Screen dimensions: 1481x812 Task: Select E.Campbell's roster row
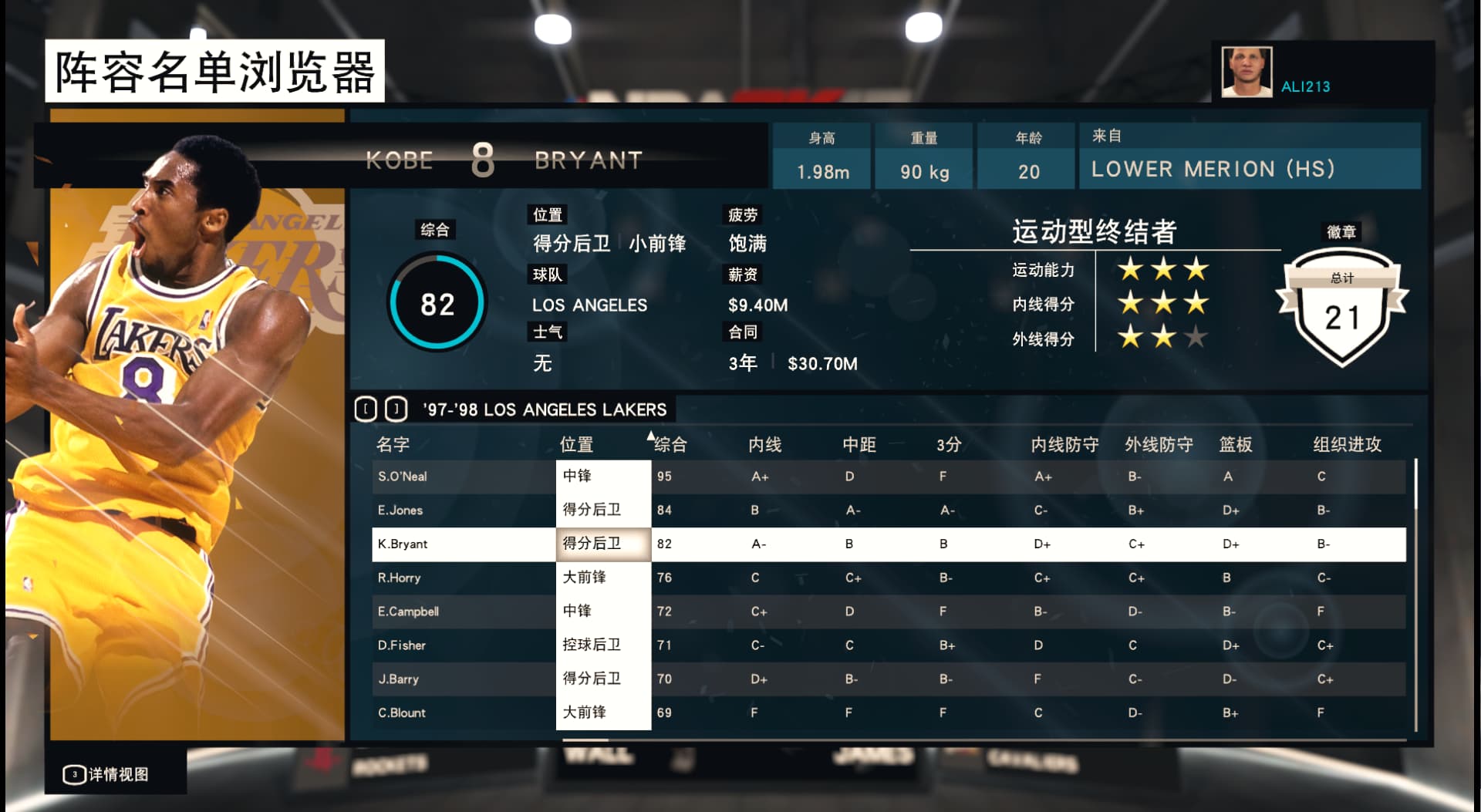pyautogui.click(x=408, y=612)
